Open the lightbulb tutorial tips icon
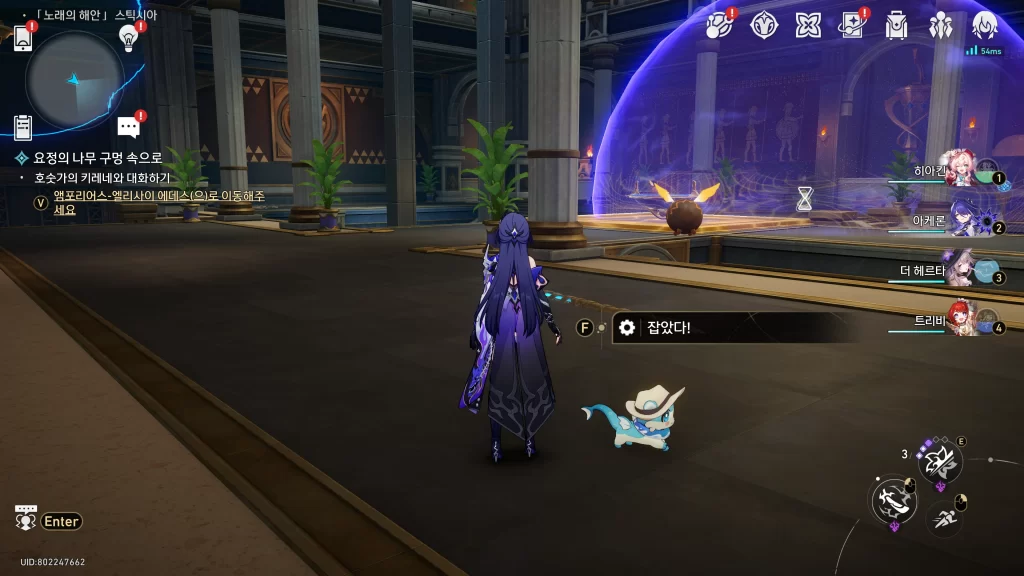The height and width of the screenshot is (576, 1024). pos(128,37)
